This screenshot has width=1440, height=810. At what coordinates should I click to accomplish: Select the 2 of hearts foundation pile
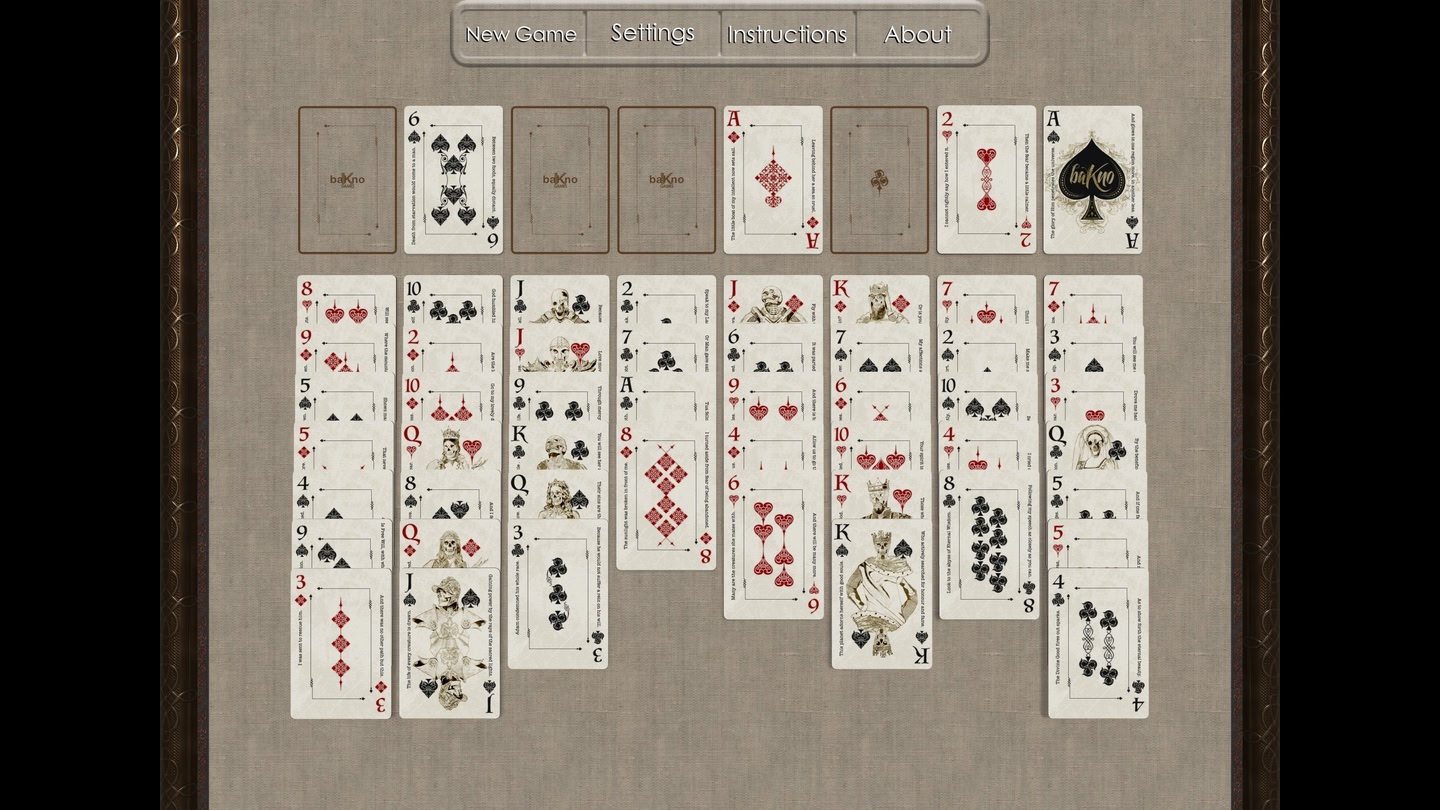coord(987,180)
